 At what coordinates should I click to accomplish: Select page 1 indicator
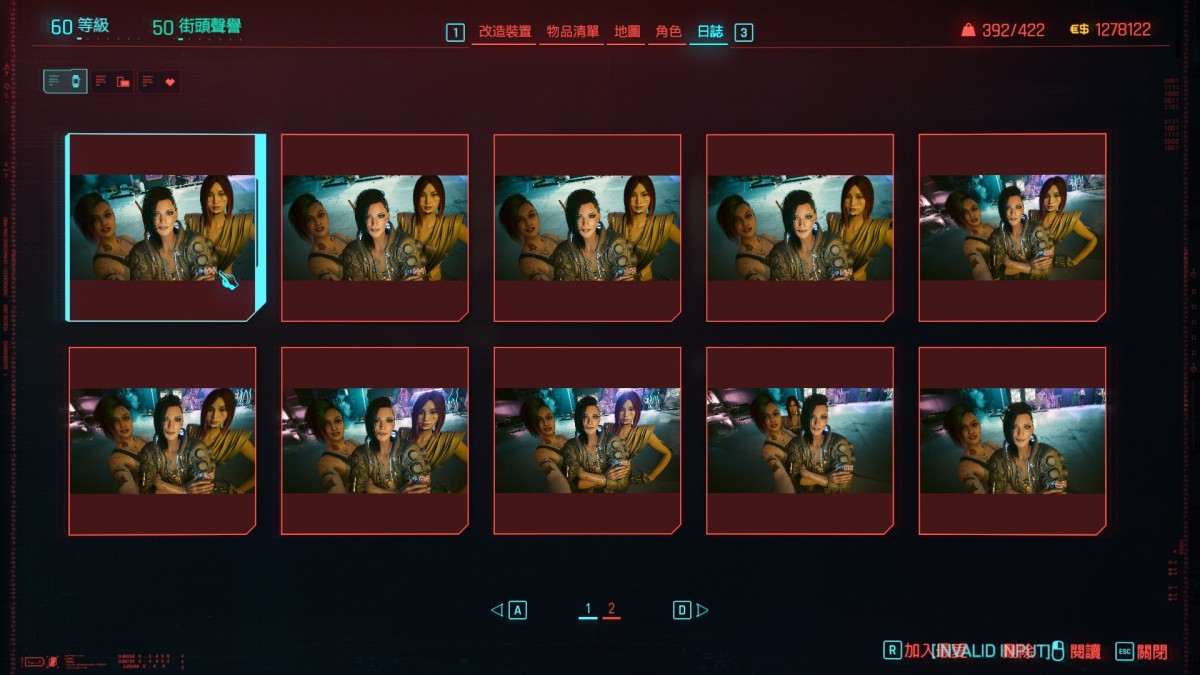[x=588, y=609]
